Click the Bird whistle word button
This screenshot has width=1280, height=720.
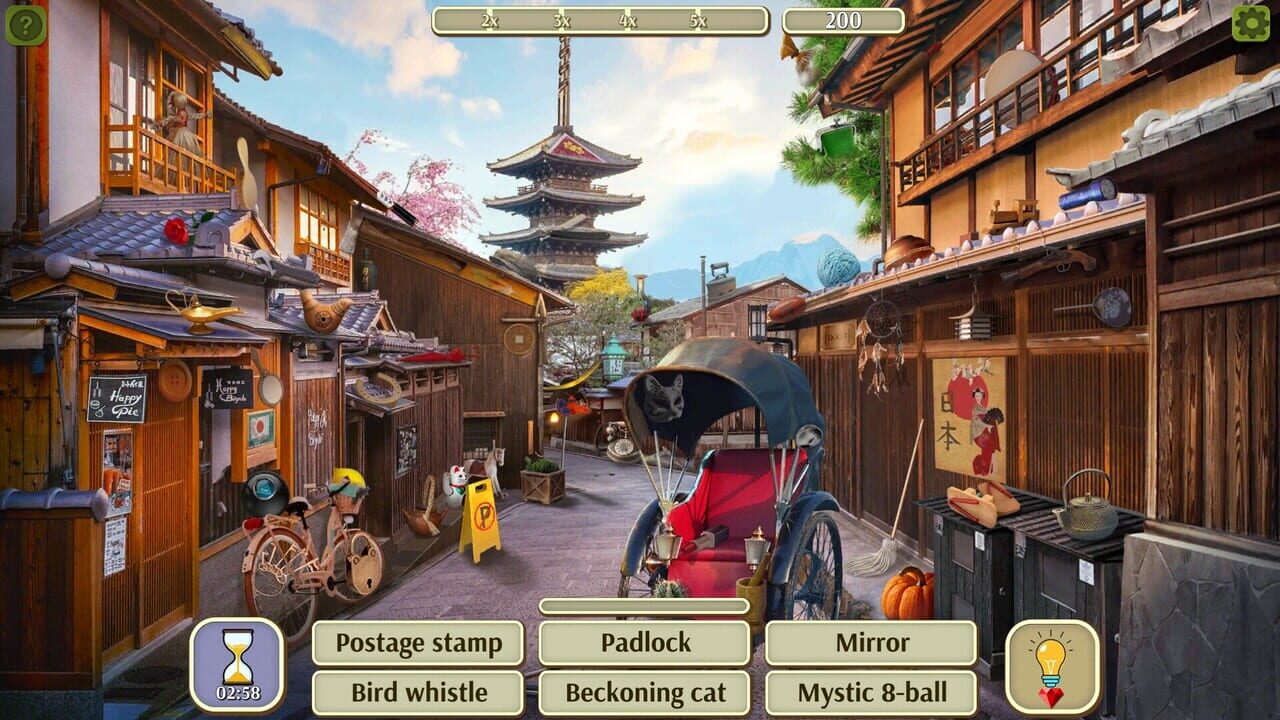pyautogui.click(x=419, y=691)
